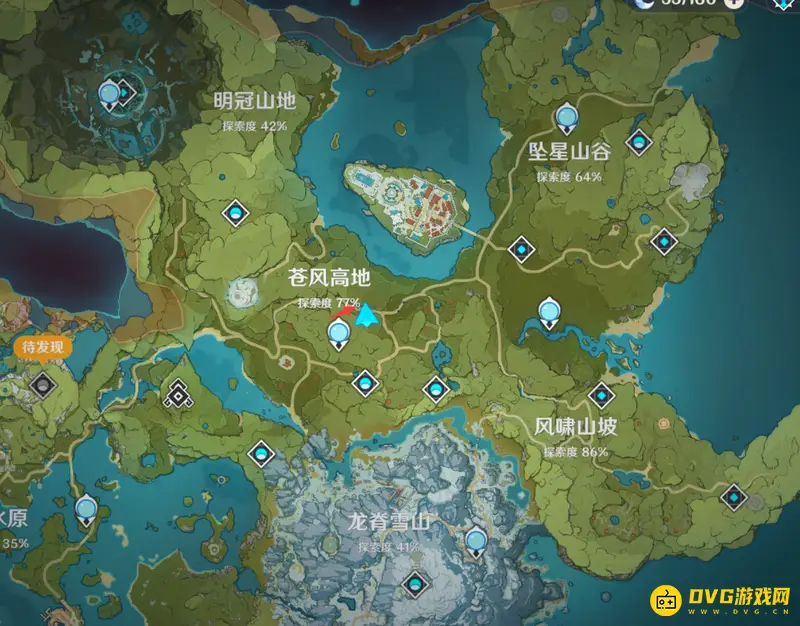The image size is (800, 626).
Task: Select the Statue of the Seven by the lake north of 风啸山坡
Action: click(549, 313)
